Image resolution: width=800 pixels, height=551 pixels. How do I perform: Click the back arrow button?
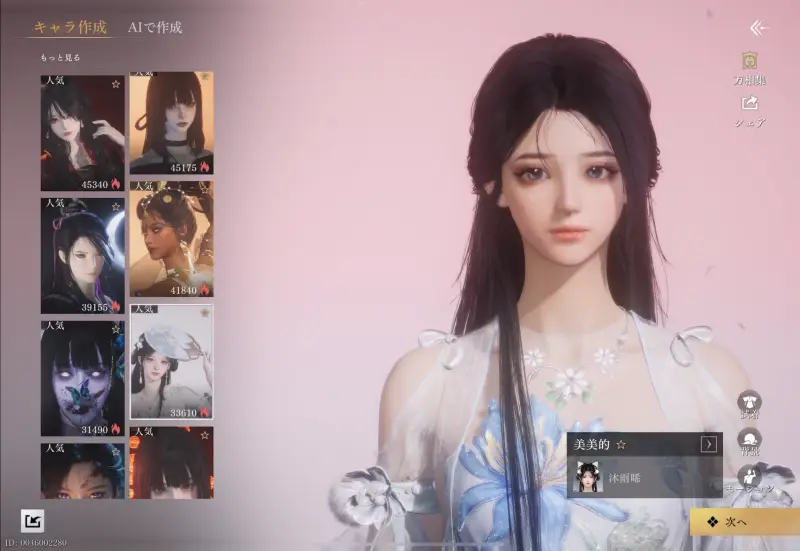point(759,28)
